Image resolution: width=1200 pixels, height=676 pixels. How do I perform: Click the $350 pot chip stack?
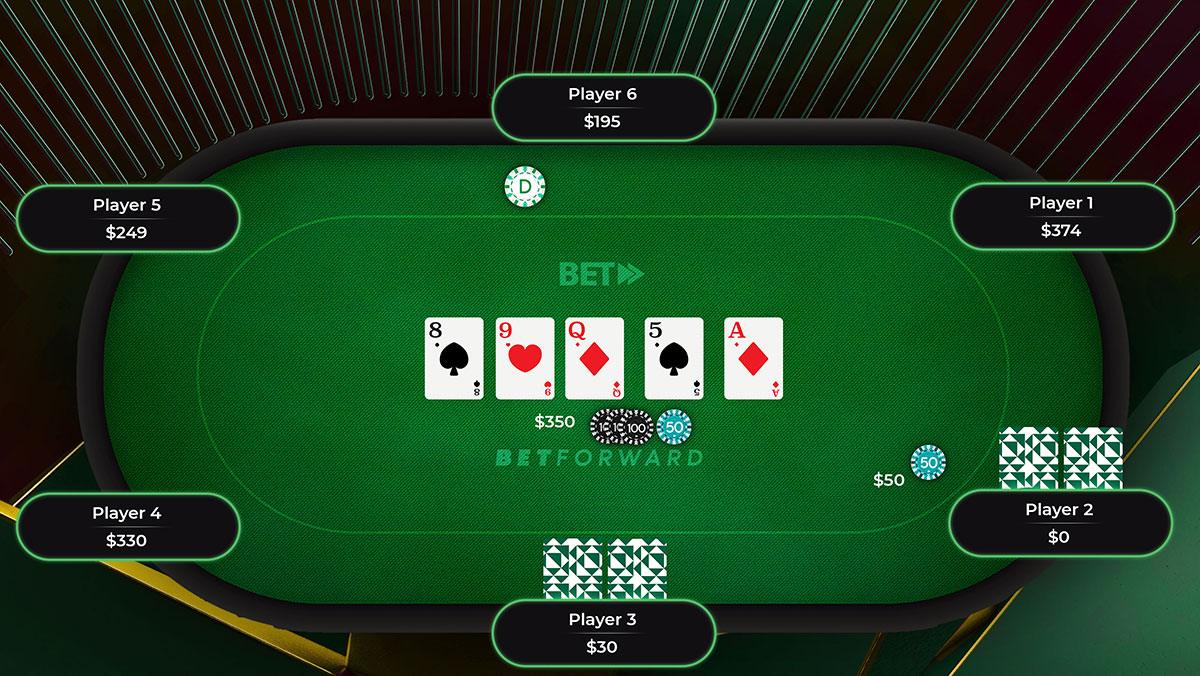[x=640, y=427]
